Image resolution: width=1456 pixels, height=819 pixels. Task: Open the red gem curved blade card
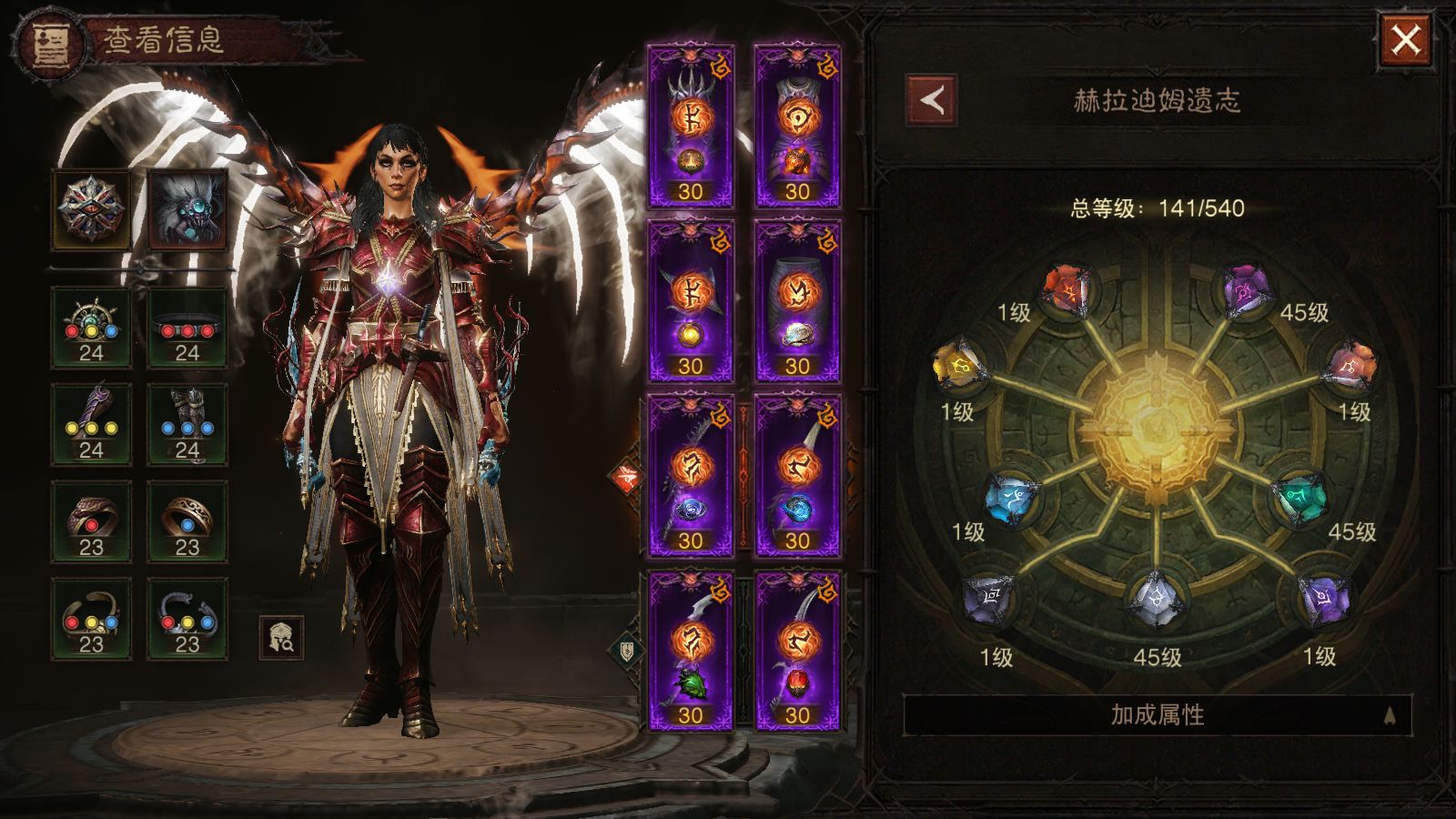(x=797, y=650)
